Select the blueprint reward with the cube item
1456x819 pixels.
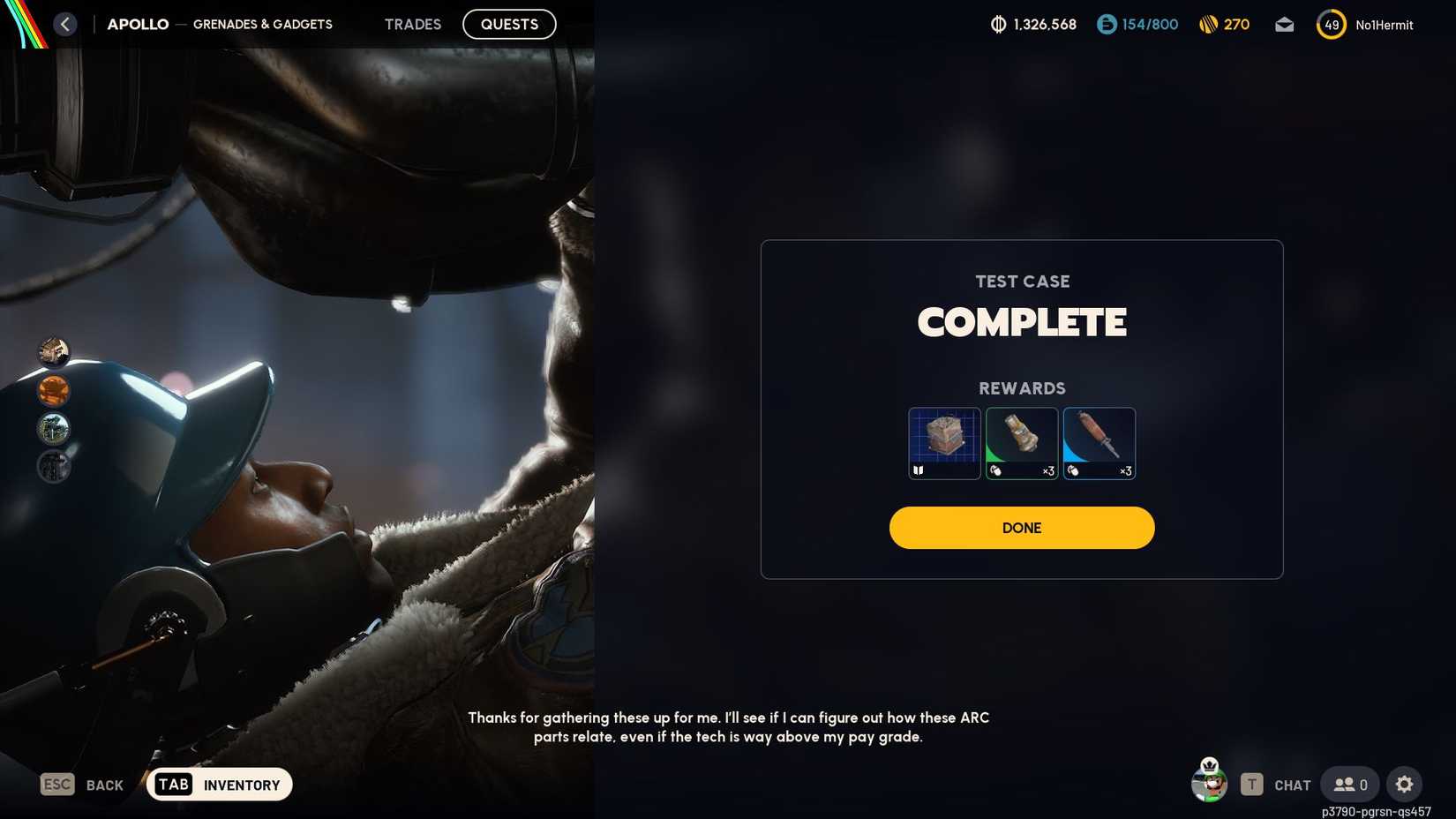pyautogui.click(x=944, y=443)
